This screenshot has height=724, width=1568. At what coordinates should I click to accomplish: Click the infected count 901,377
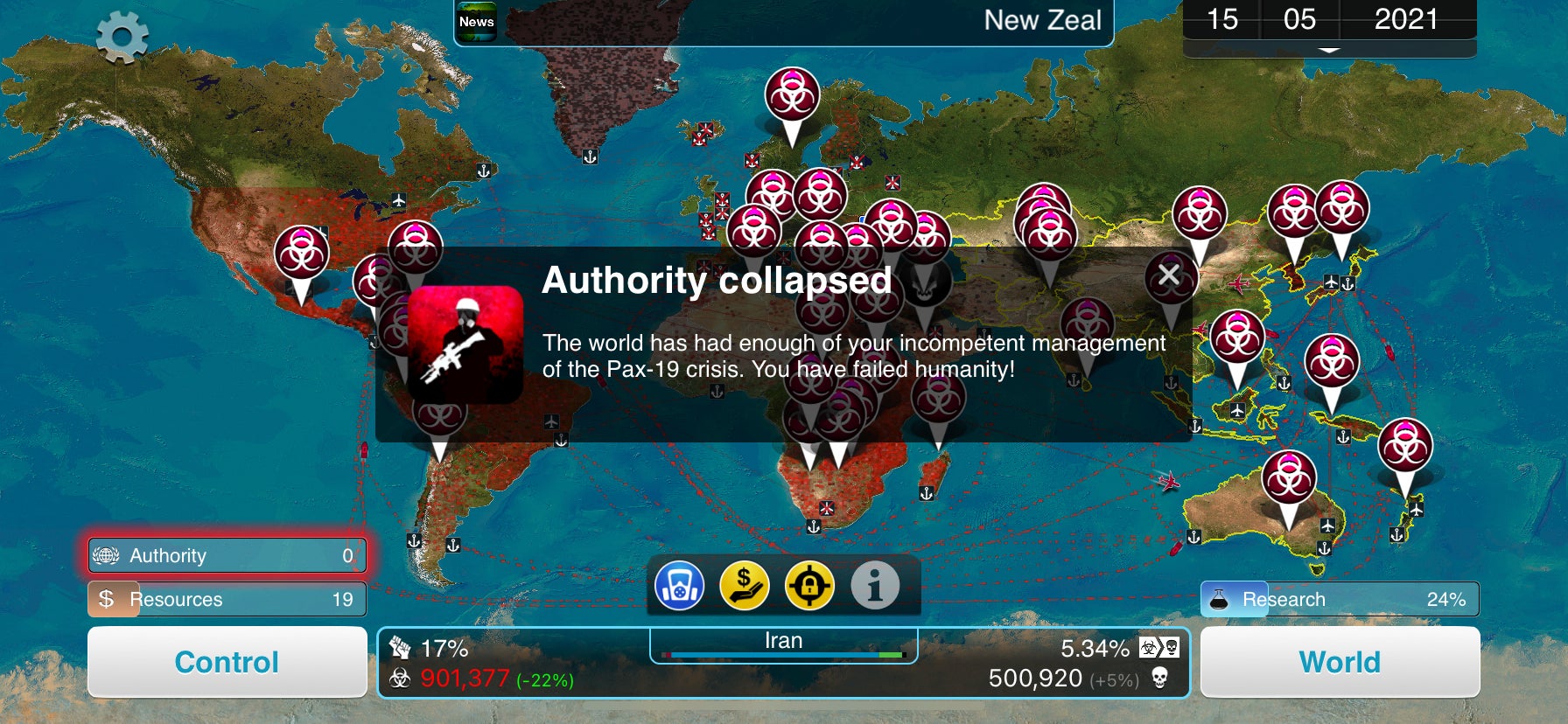(464, 678)
